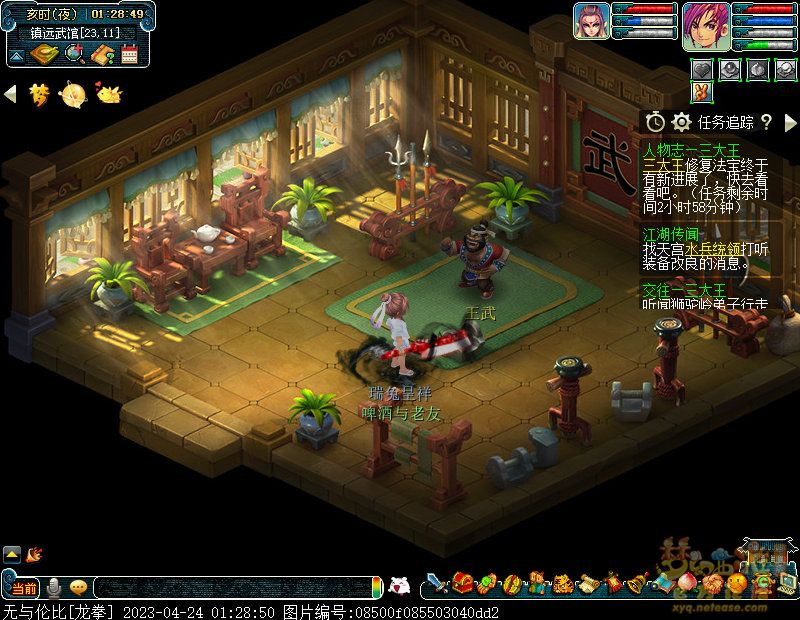Toggle the microphone voice chat icon
Viewport: 800px width, 620px height.
(x=53, y=587)
